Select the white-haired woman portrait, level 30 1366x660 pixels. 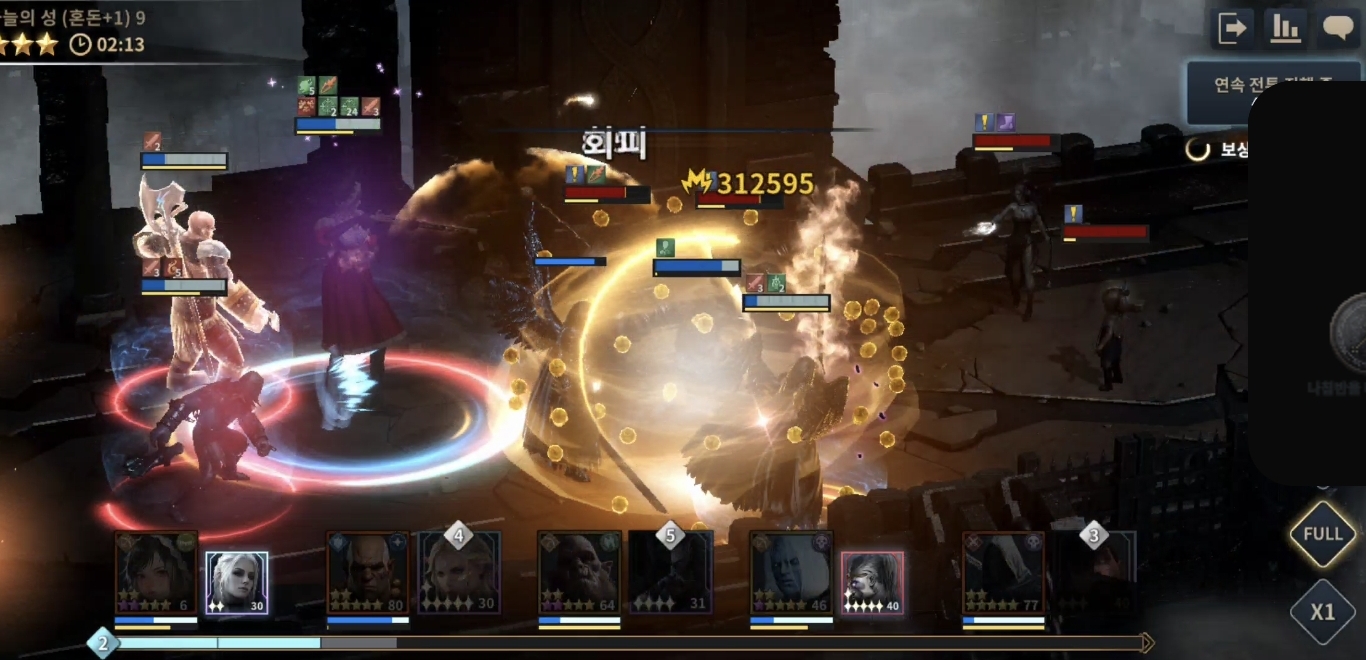(236, 581)
